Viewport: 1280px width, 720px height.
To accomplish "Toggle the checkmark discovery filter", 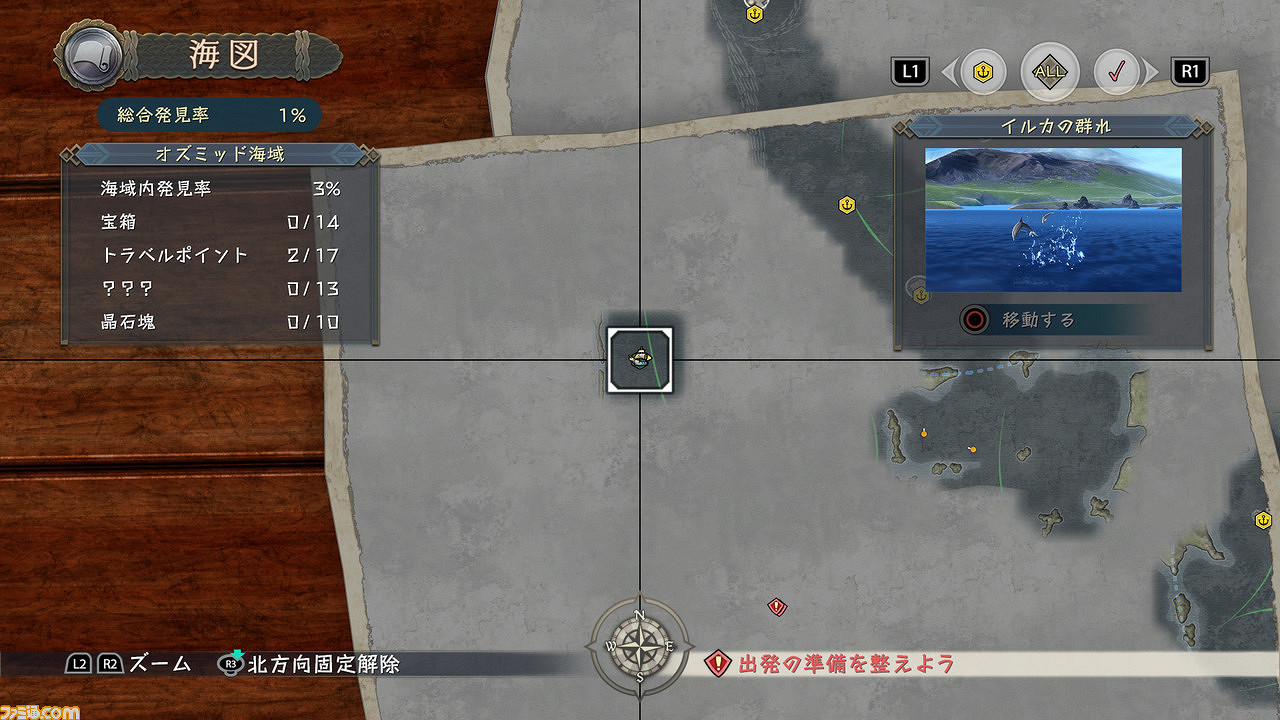I will click(x=1116, y=72).
